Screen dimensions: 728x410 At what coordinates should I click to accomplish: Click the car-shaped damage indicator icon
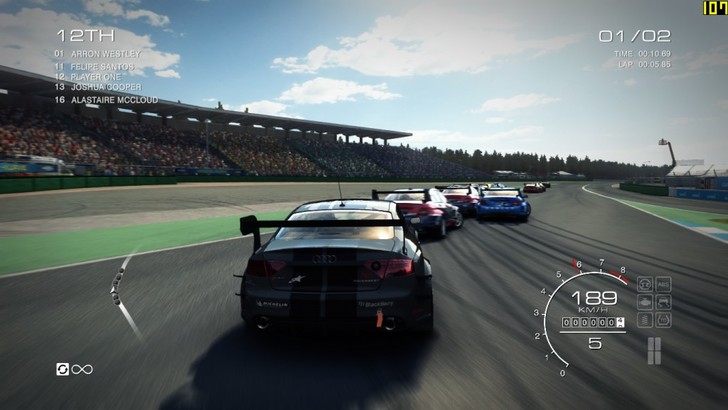click(663, 301)
